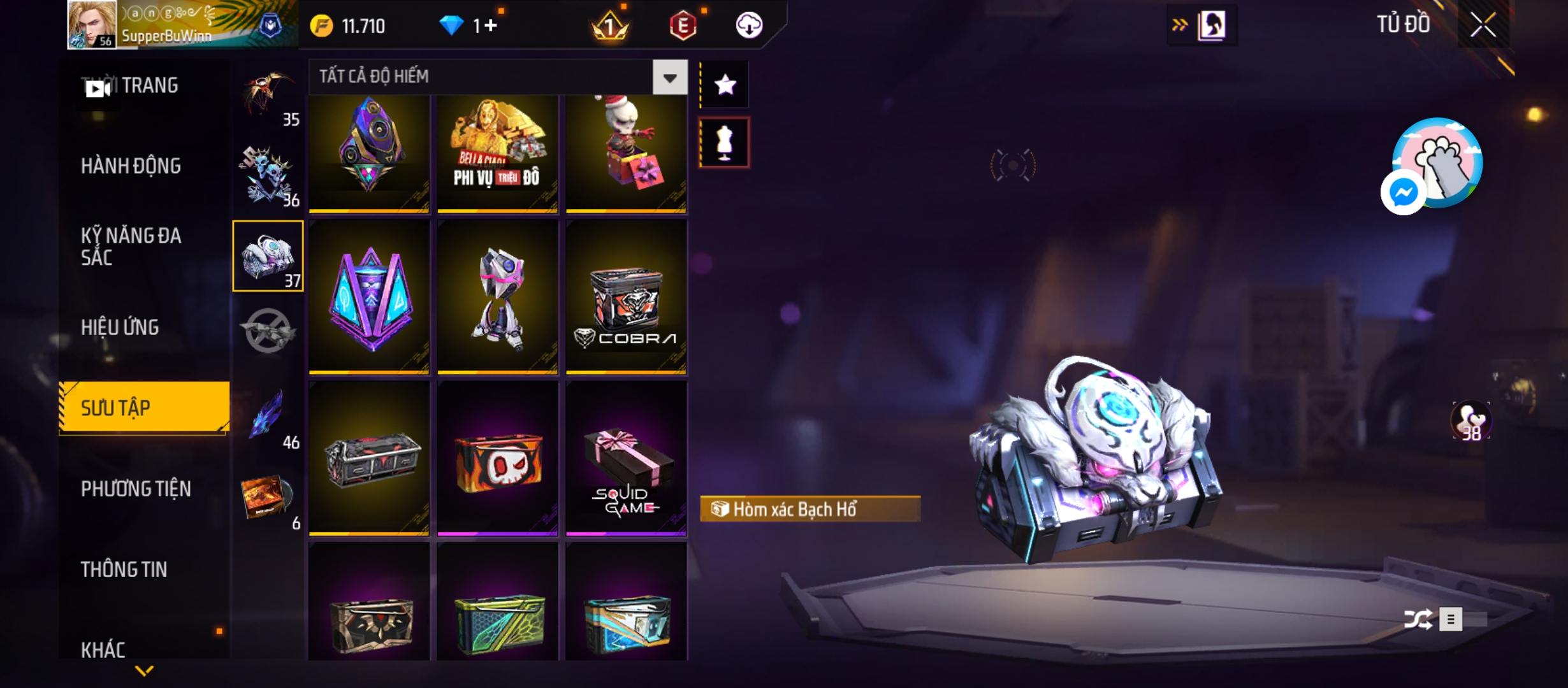Click the shuffle random equip icon
1568x688 pixels.
(1418, 619)
